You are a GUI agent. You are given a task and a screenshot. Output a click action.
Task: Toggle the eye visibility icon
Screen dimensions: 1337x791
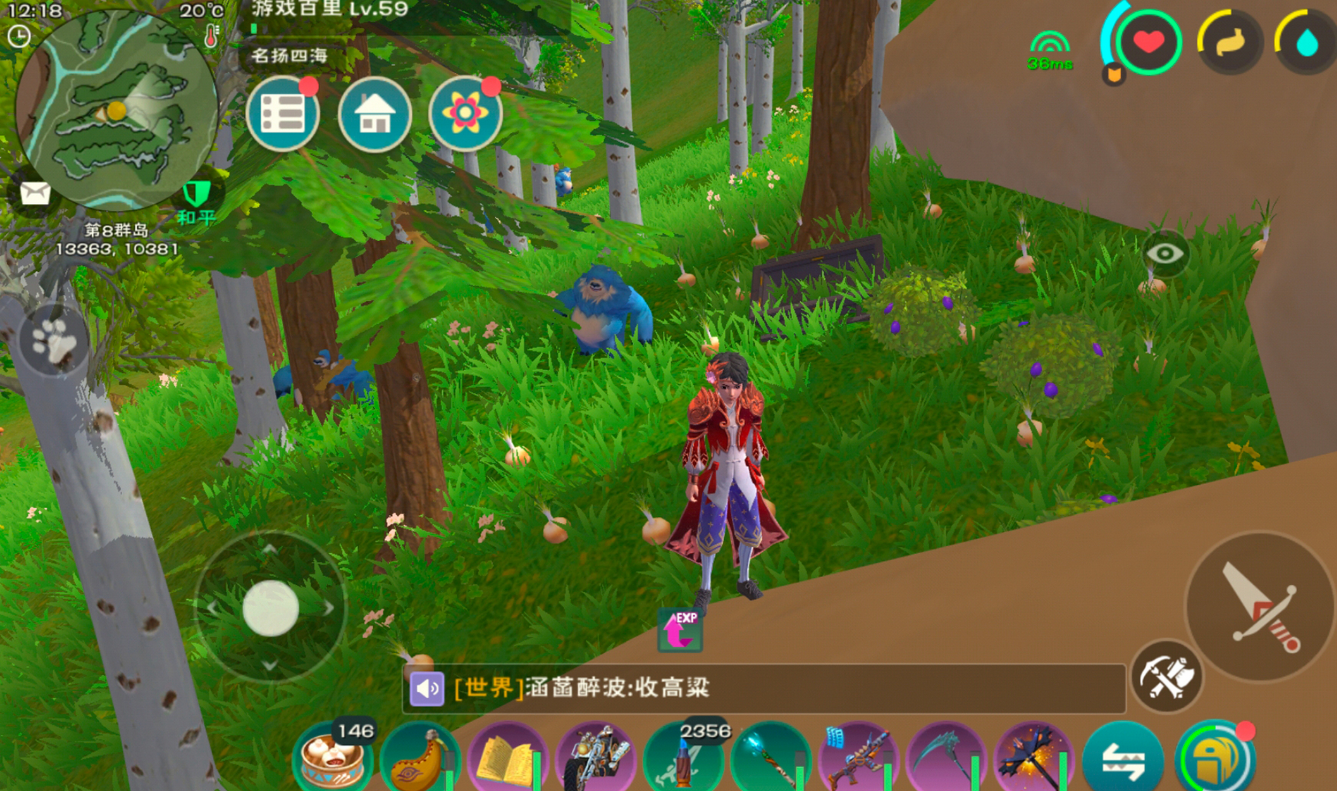click(x=1165, y=254)
